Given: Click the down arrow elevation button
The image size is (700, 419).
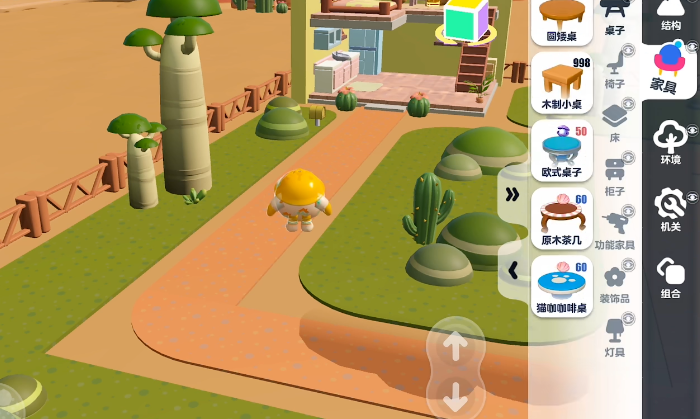Looking at the screenshot, I should 455,395.
